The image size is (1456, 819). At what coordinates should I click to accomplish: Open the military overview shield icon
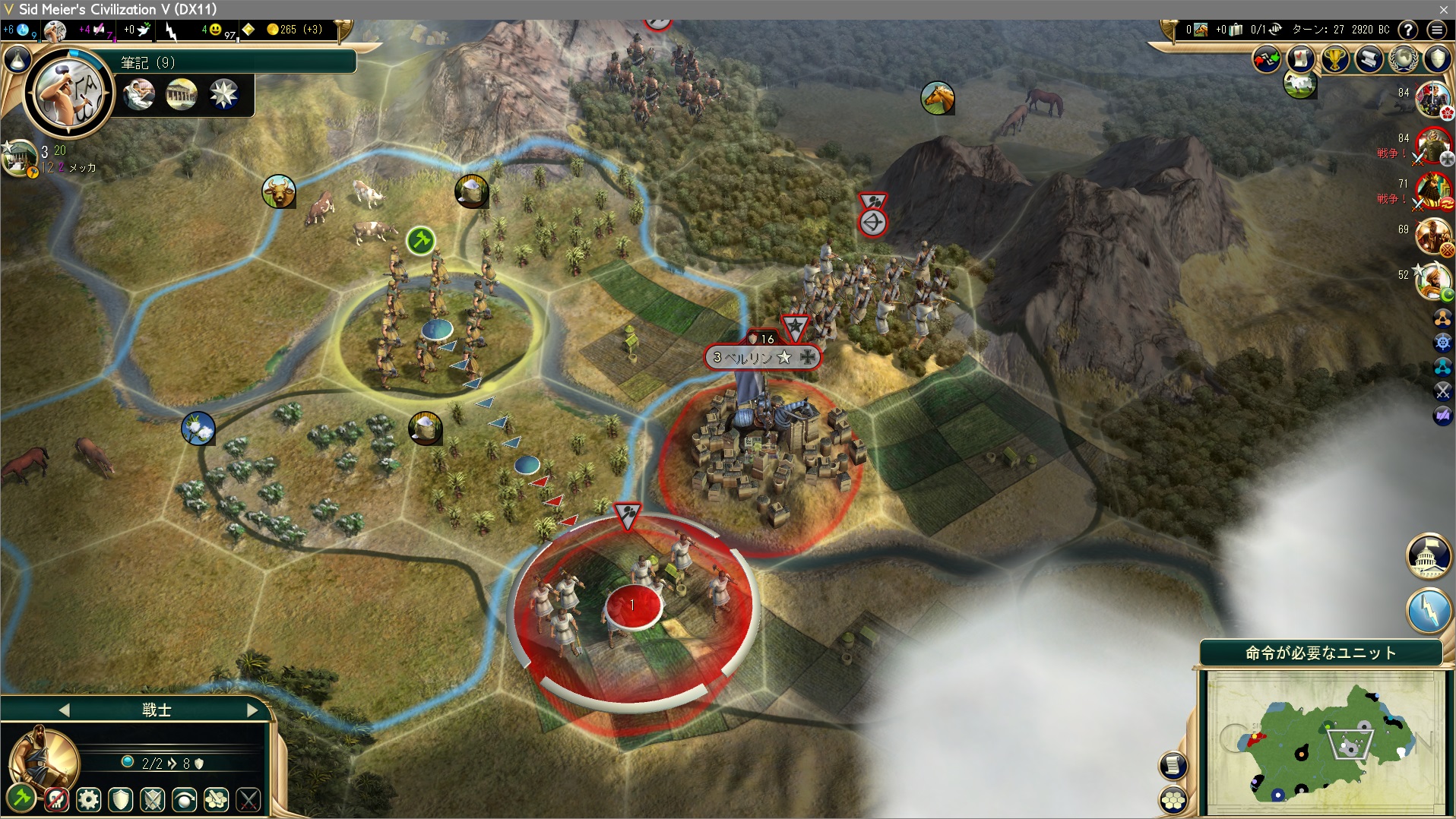[x=1437, y=59]
